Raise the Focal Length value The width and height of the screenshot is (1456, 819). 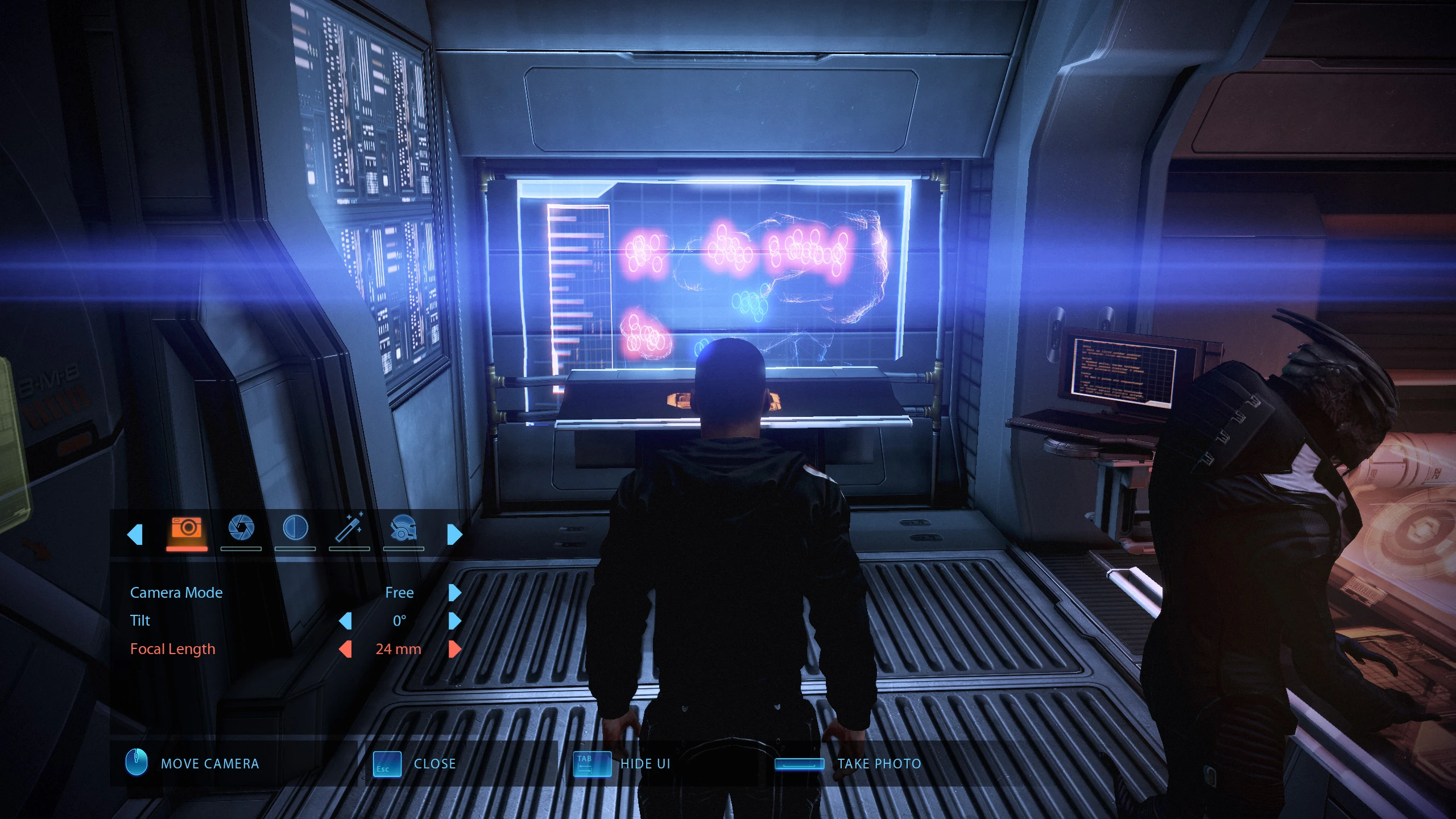point(454,649)
